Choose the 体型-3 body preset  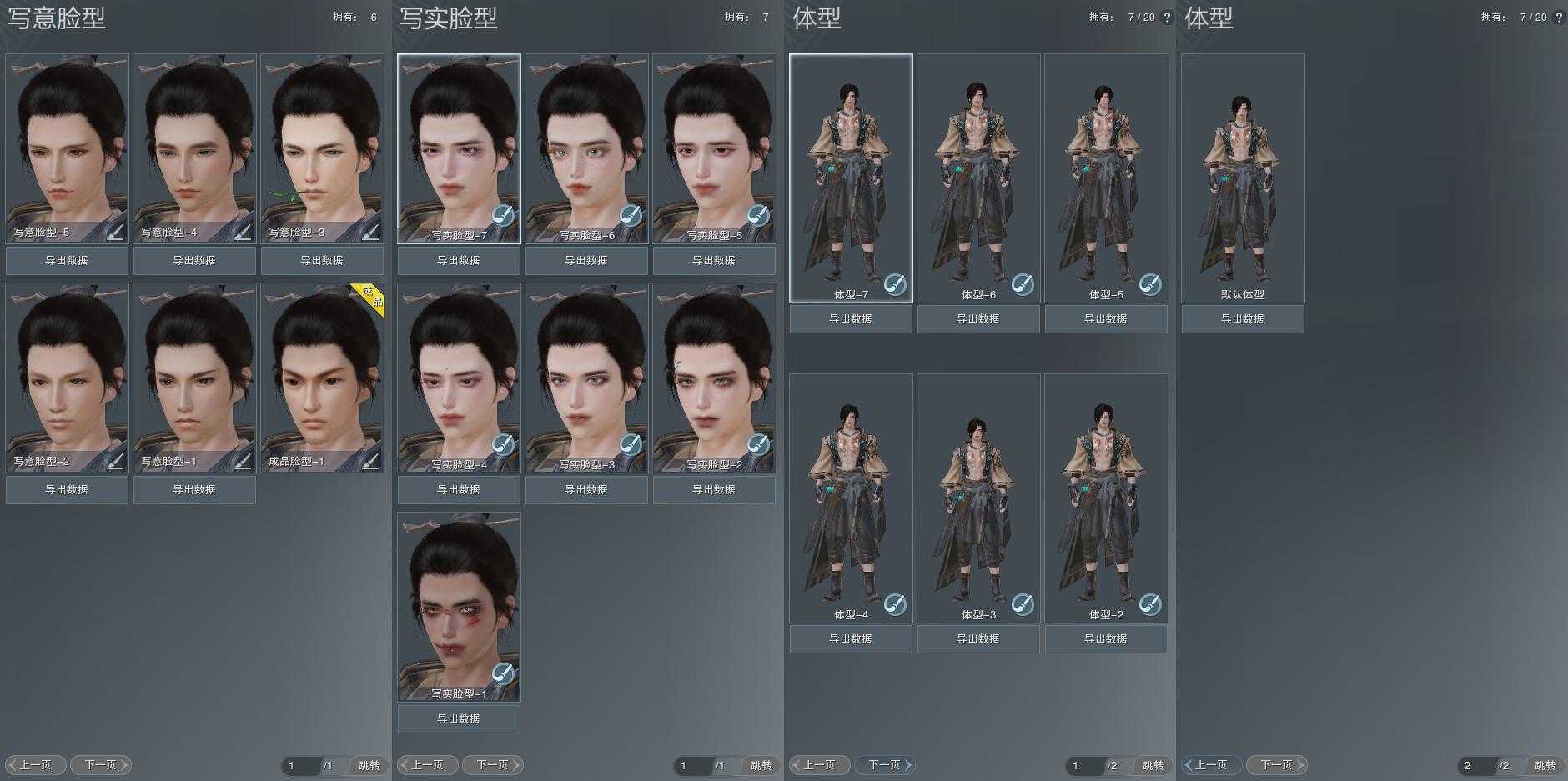[x=978, y=492]
